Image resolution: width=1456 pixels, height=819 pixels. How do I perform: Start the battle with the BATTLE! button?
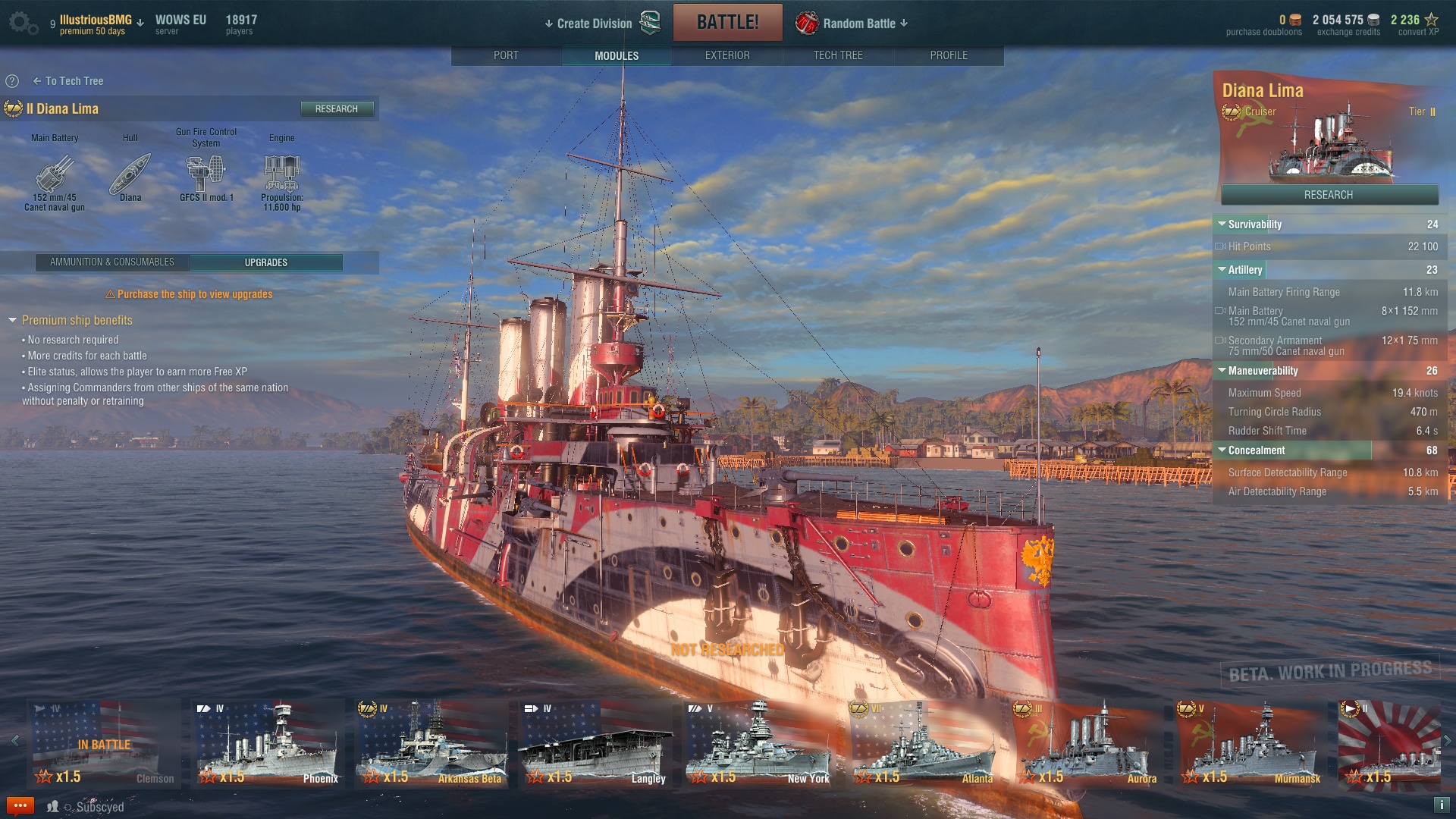click(x=727, y=23)
